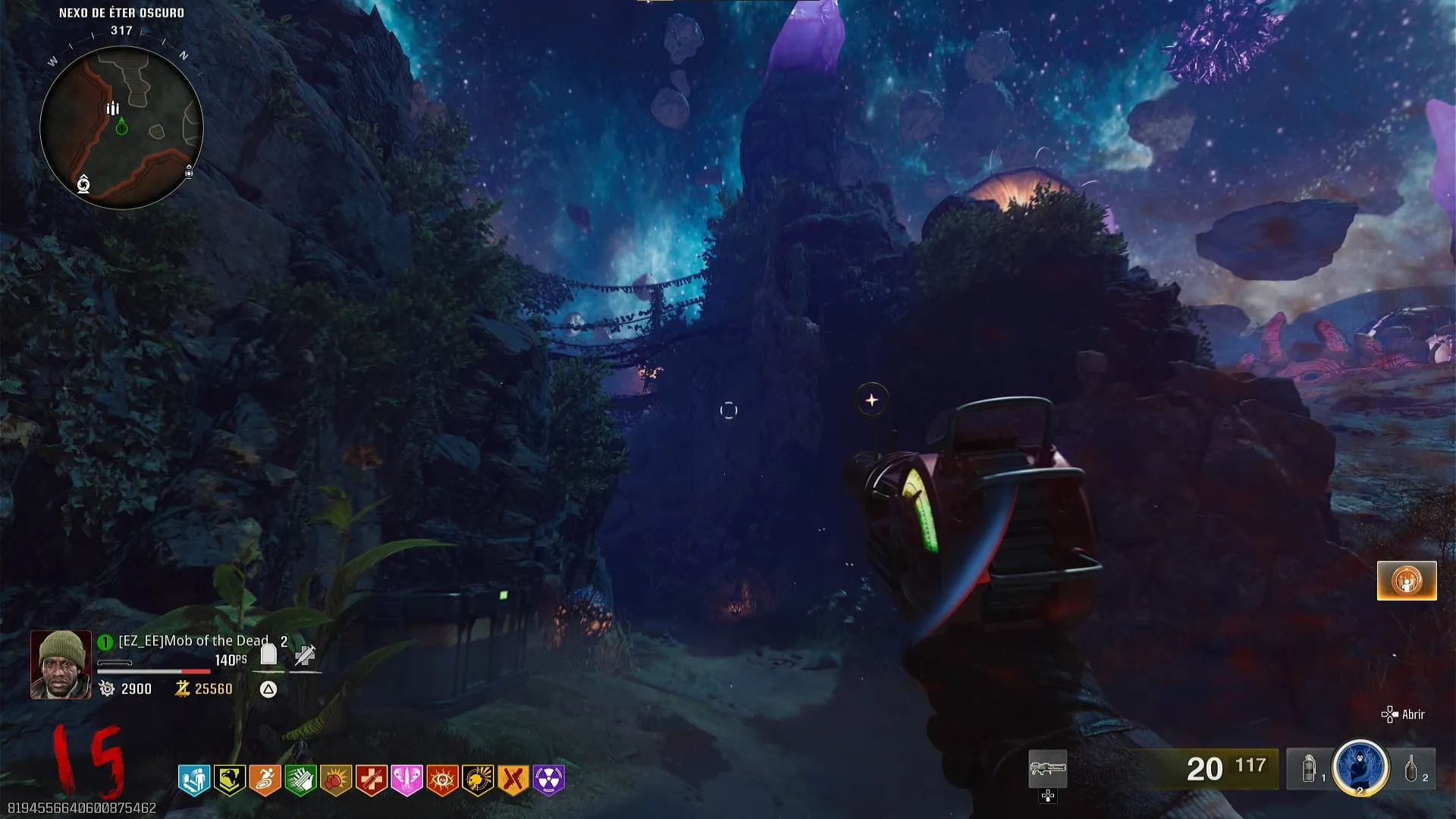The height and width of the screenshot is (819, 1456).
Task: Choose the eagle head perk icon
Action: tap(230, 779)
